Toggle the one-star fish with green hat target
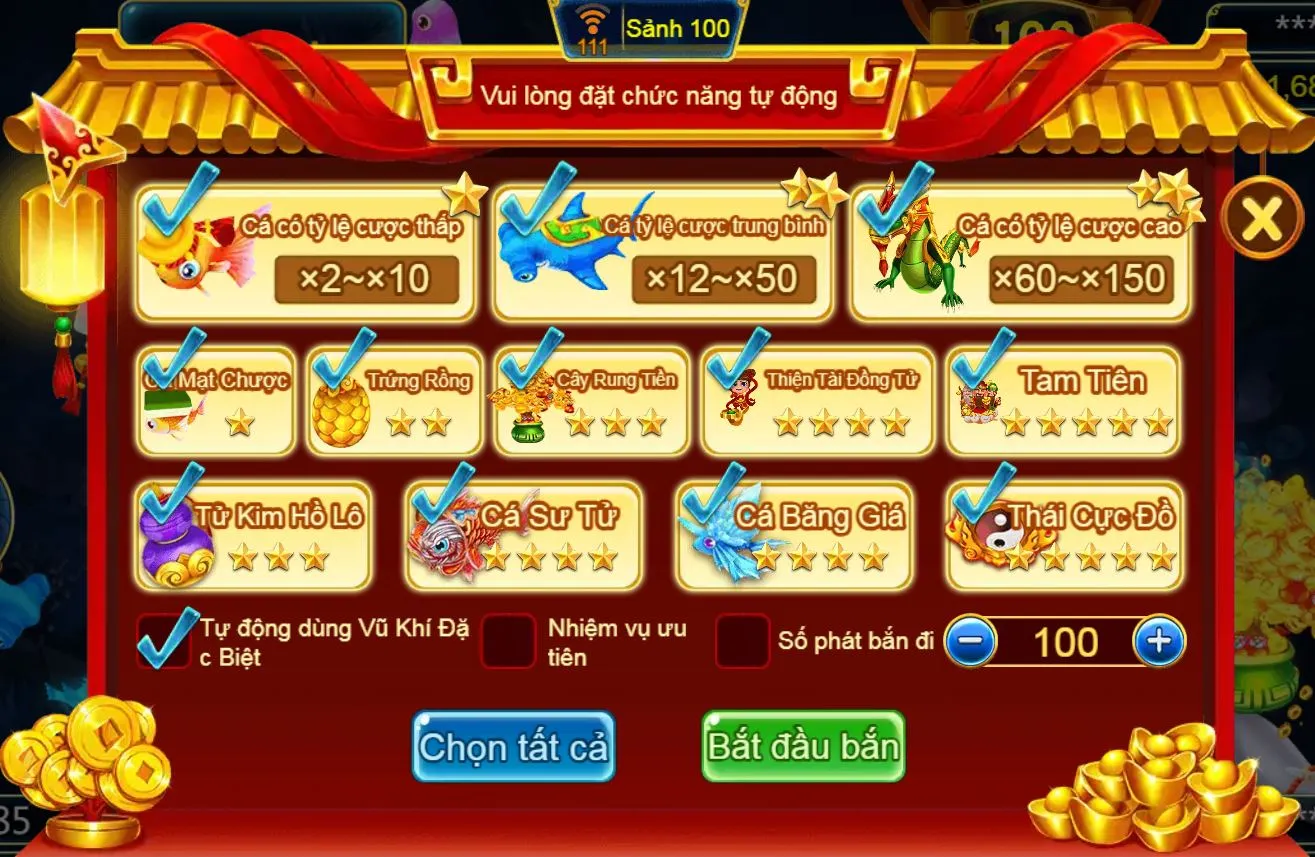 217,401
